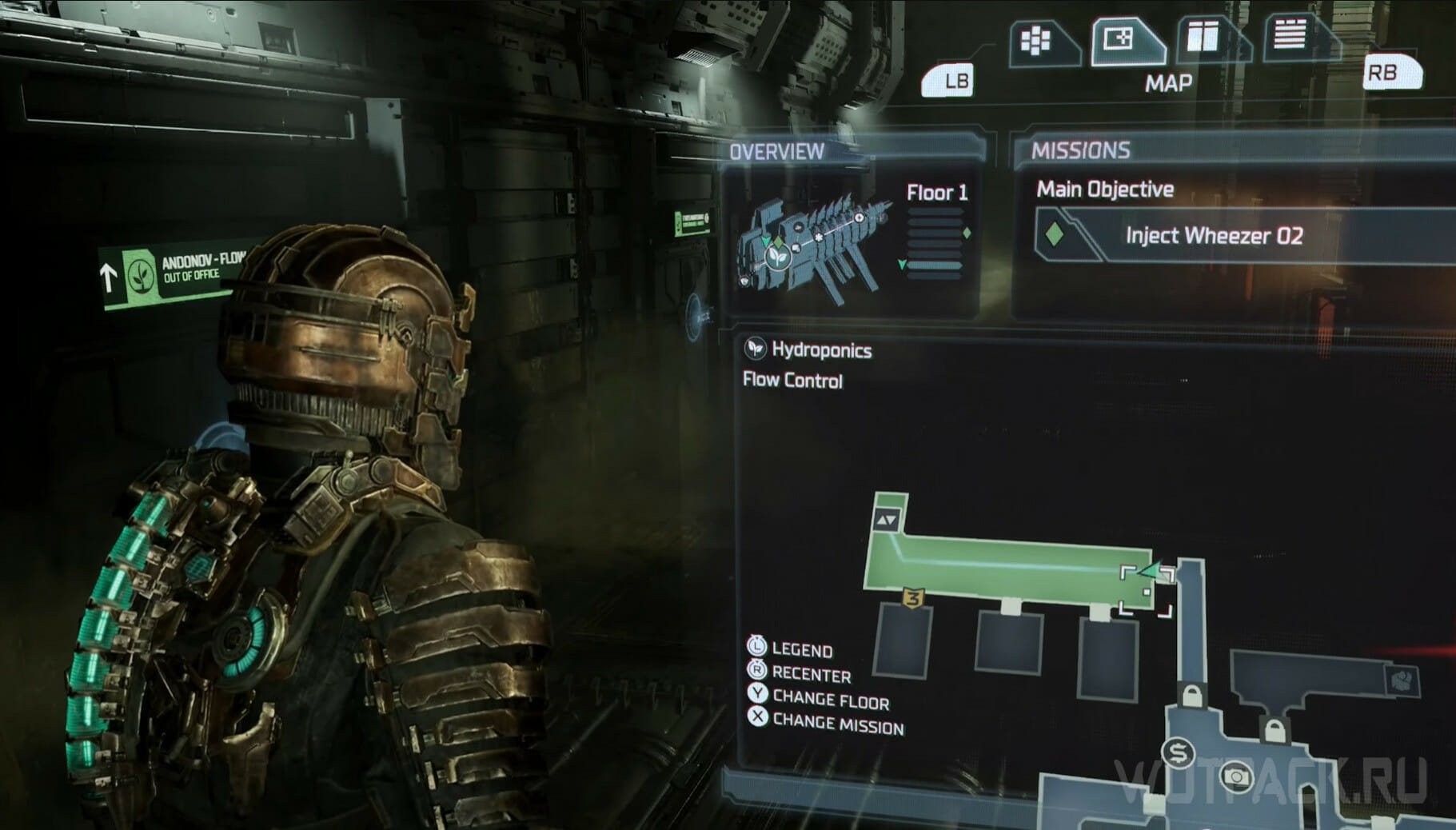Image resolution: width=1456 pixels, height=830 pixels.
Task: Open the two-column panel tab
Action: point(1204,38)
